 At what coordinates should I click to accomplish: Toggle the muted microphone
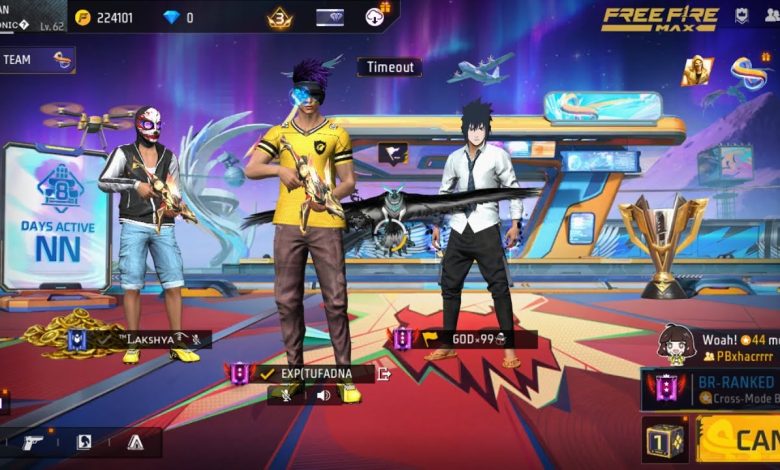point(286,395)
